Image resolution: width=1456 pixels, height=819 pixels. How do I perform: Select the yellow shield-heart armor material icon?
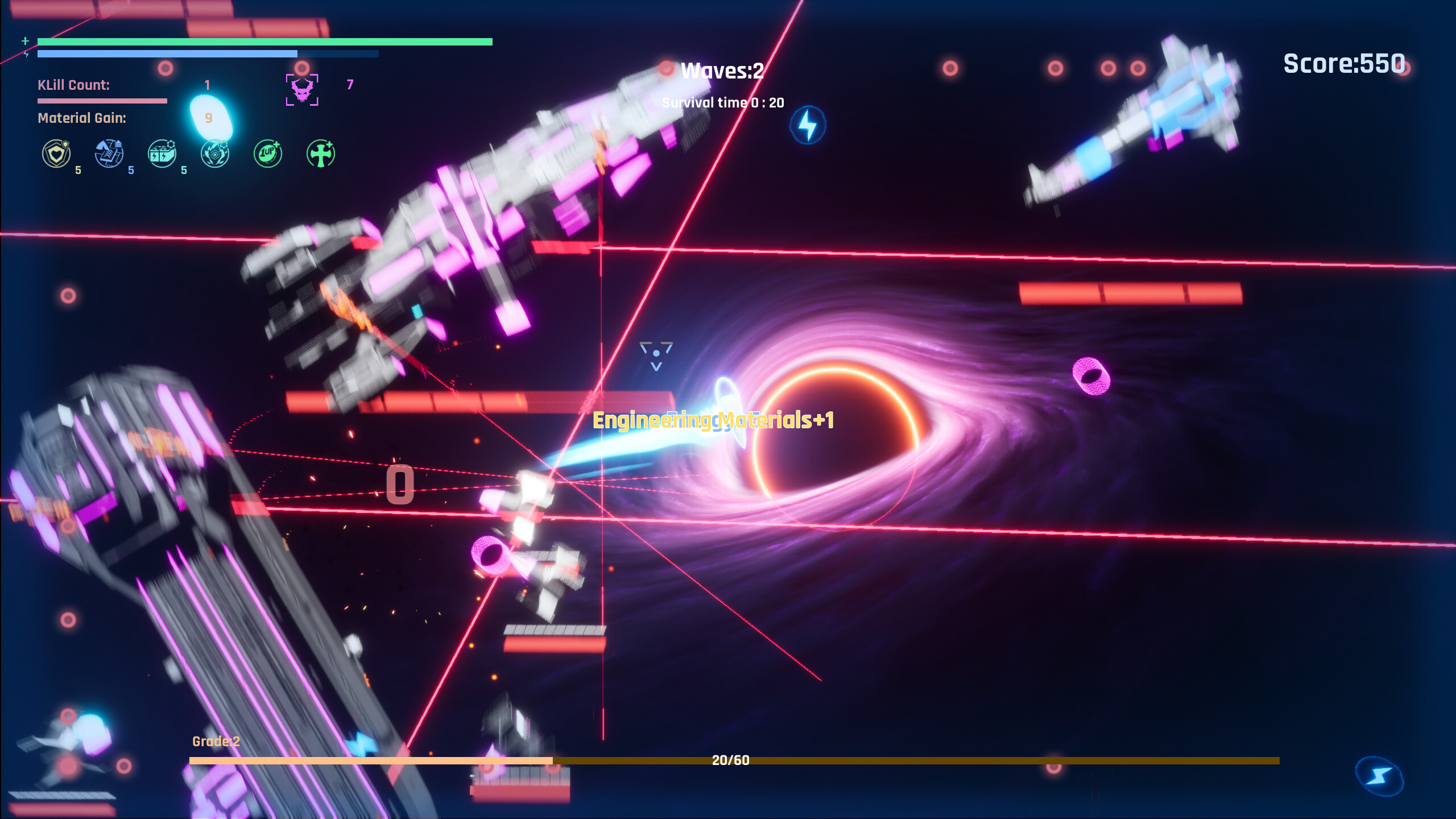coord(57,152)
